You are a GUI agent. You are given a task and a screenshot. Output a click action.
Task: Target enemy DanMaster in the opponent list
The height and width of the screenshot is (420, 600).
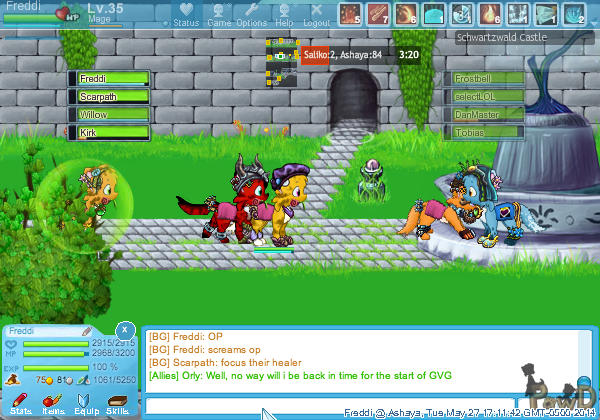485,115
